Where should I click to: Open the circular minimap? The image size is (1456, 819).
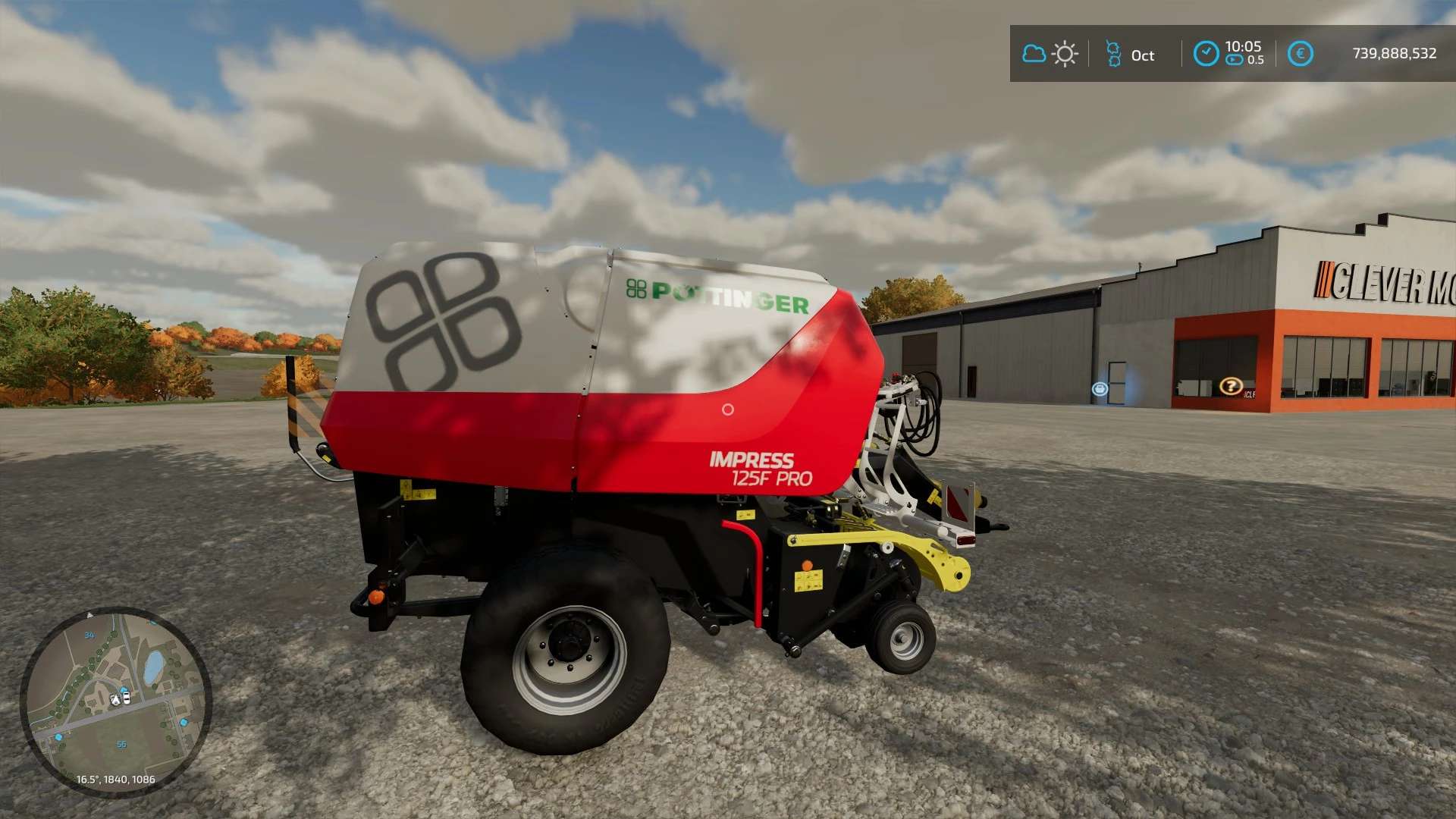[x=115, y=701]
